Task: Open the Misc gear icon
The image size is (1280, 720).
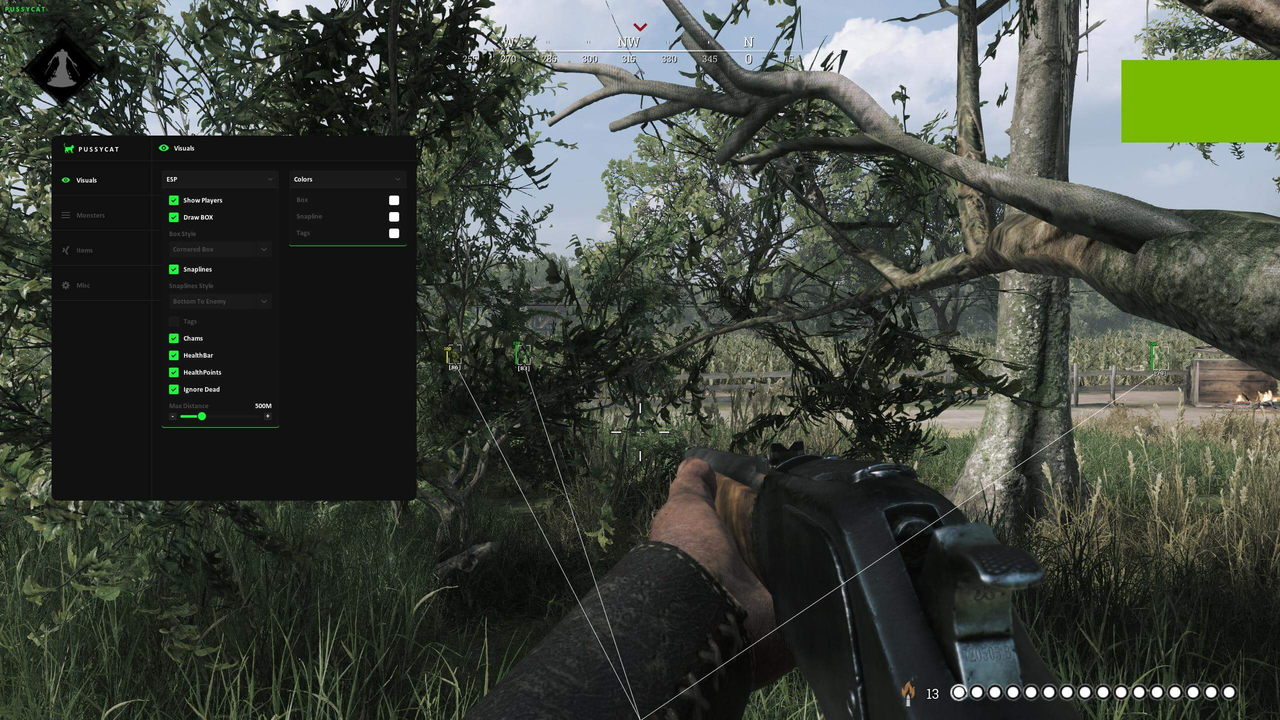Action: (65, 285)
